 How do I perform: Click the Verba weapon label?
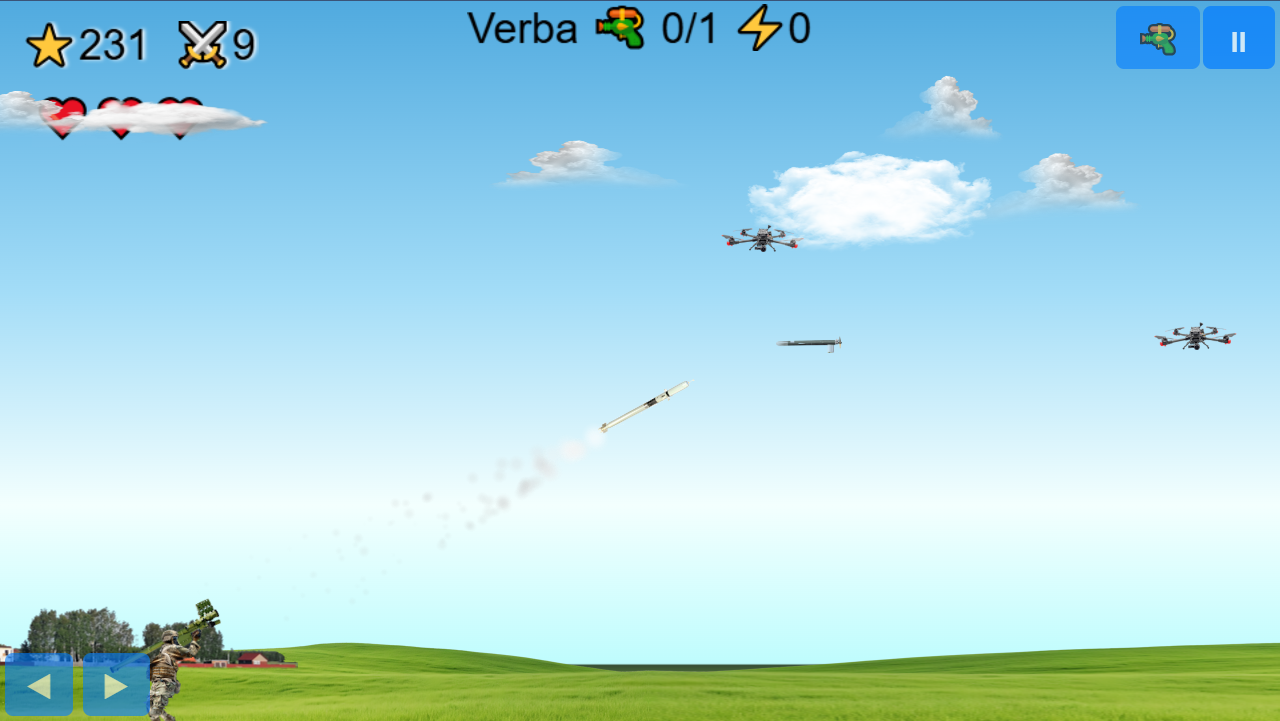(x=523, y=29)
